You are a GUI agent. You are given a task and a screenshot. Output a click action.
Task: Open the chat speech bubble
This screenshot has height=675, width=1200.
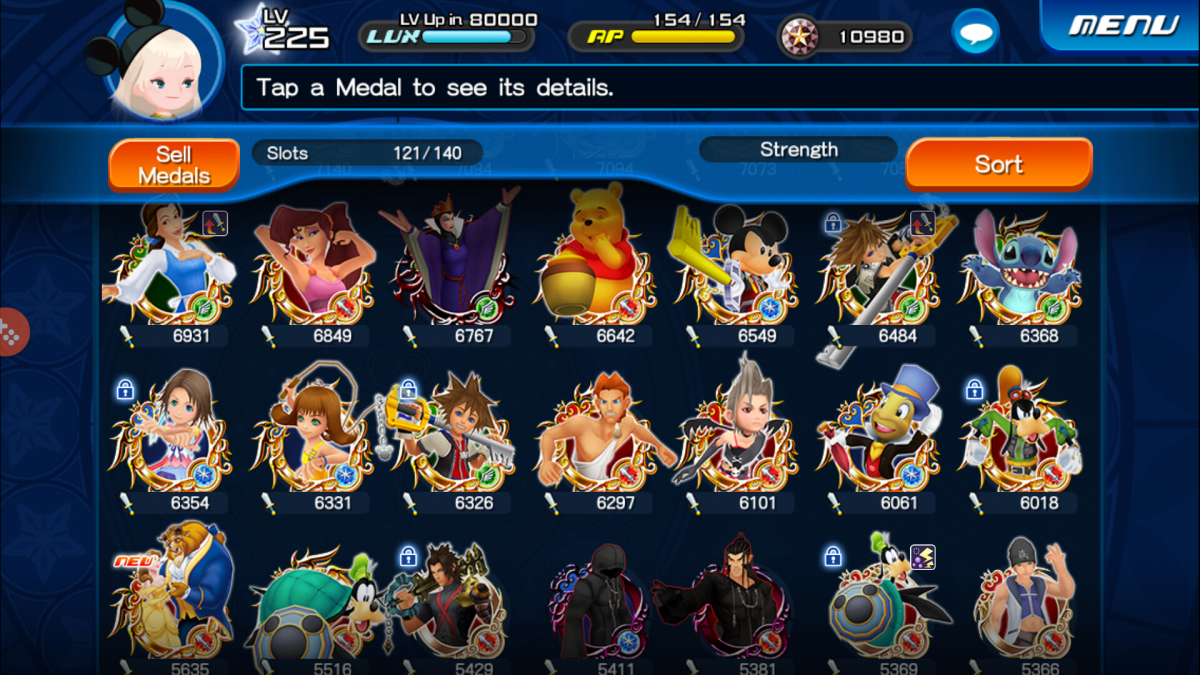[x=974, y=33]
